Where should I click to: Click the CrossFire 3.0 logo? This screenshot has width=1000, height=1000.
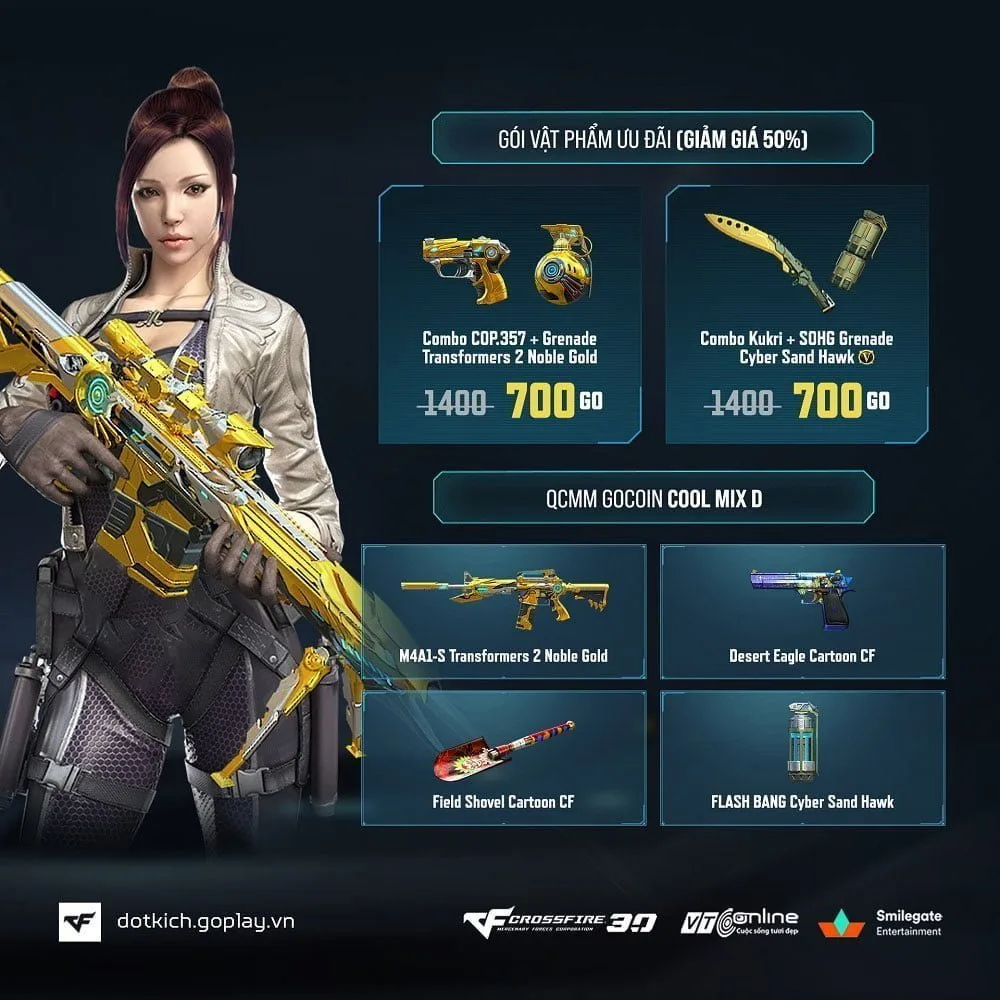(x=559, y=922)
